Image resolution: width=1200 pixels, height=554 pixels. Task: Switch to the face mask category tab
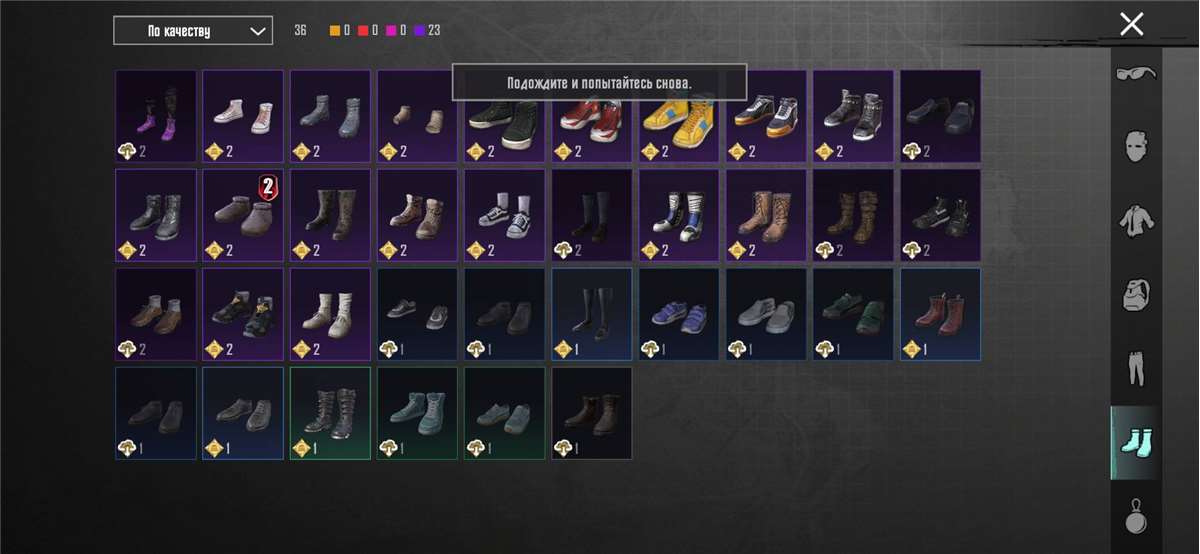(x=1136, y=146)
